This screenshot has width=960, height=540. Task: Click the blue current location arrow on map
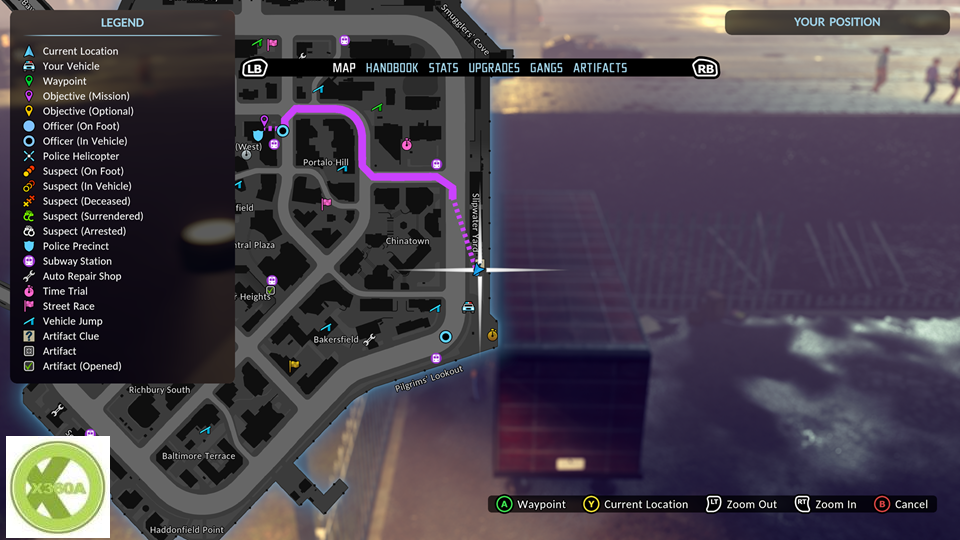(478, 269)
